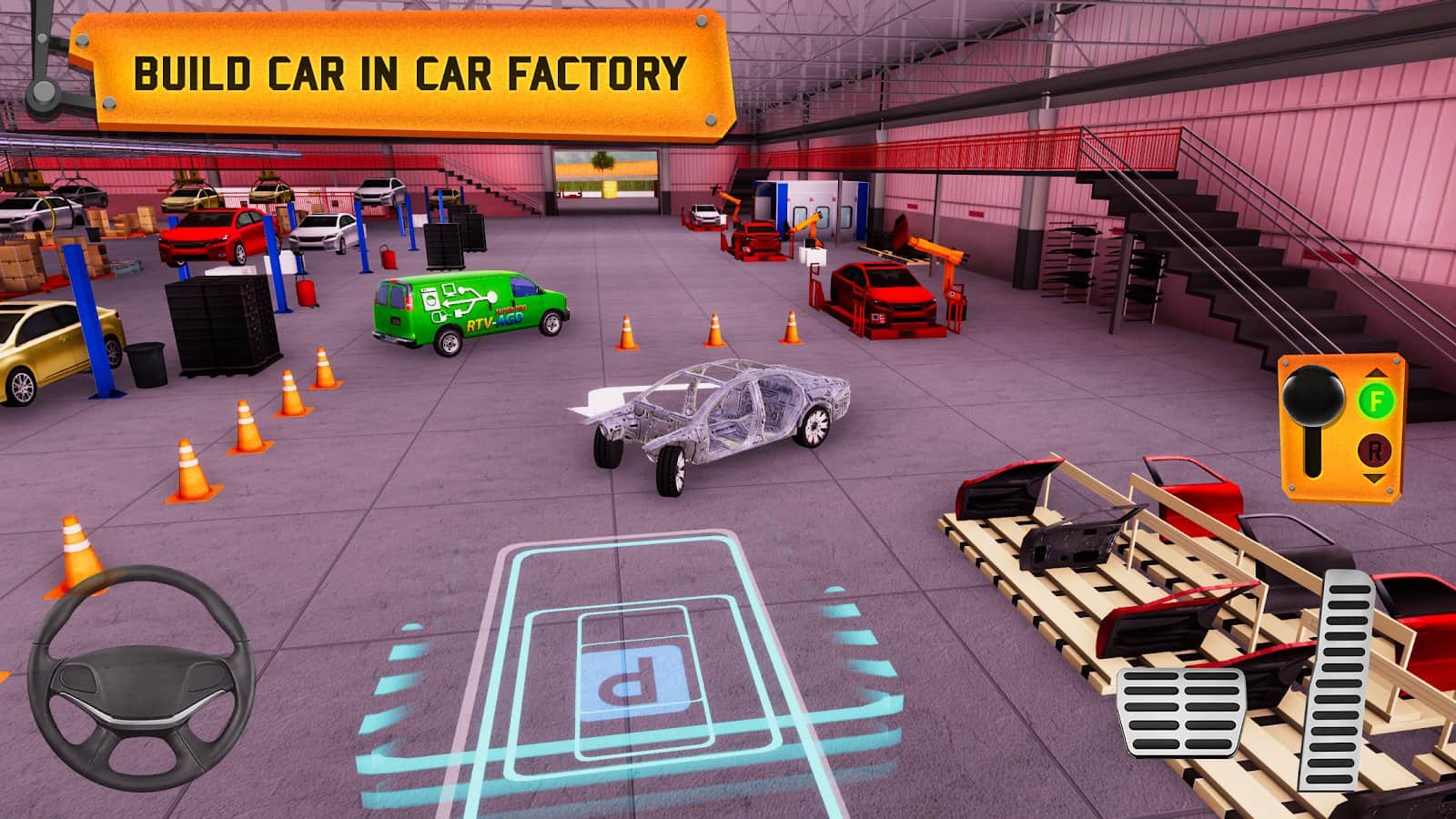Engage reverse gear with the R button

click(x=1374, y=450)
